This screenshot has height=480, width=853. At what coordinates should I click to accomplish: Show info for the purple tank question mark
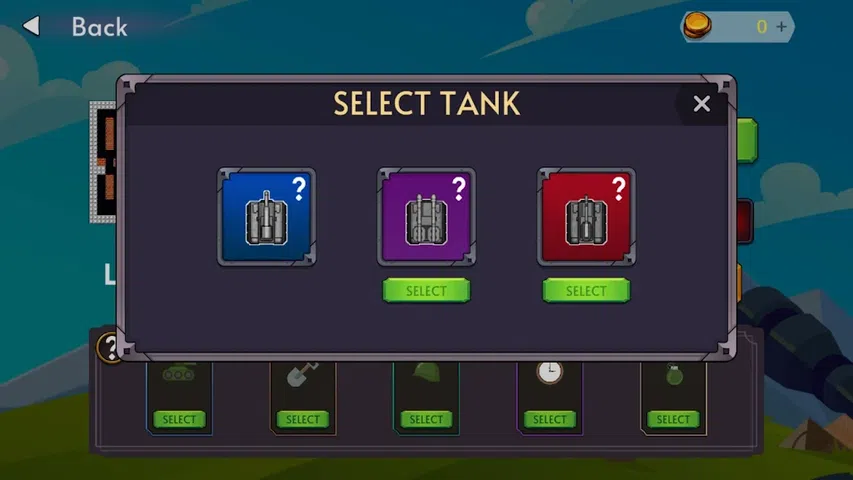pyautogui.click(x=459, y=188)
